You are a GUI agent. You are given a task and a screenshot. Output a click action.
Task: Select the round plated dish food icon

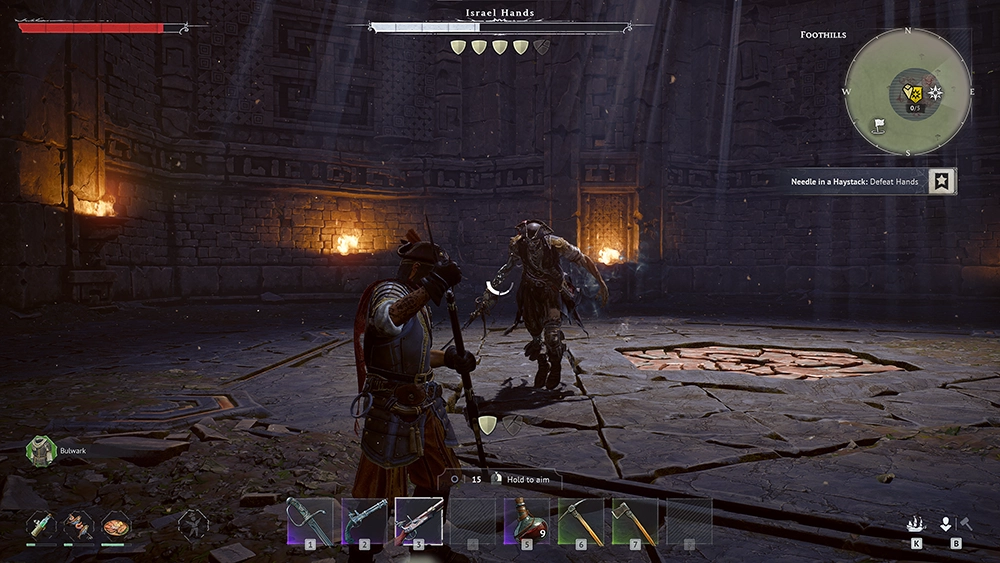pyautogui.click(x=114, y=524)
